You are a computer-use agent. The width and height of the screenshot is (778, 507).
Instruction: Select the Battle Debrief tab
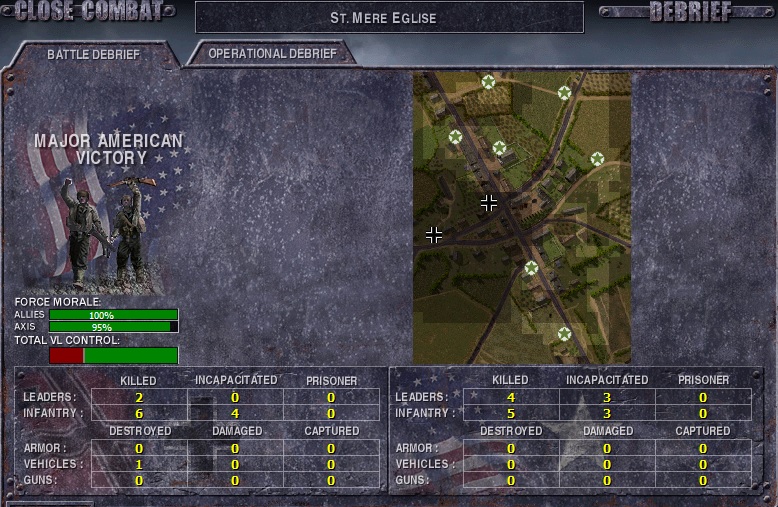93,55
